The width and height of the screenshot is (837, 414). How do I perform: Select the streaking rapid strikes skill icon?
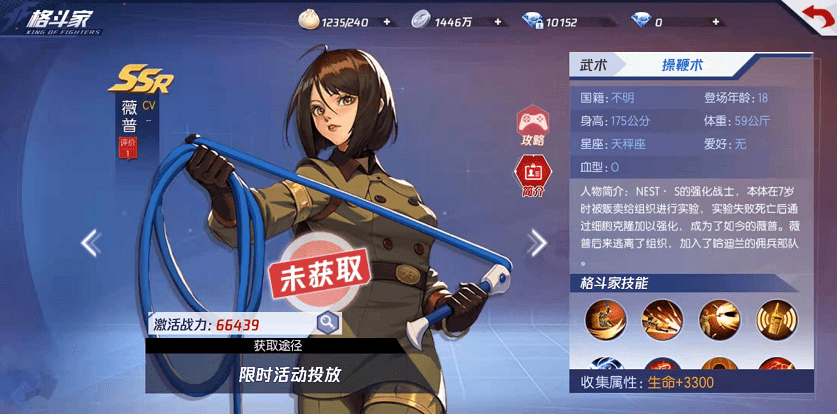pyautogui.click(x=661, y=317)
